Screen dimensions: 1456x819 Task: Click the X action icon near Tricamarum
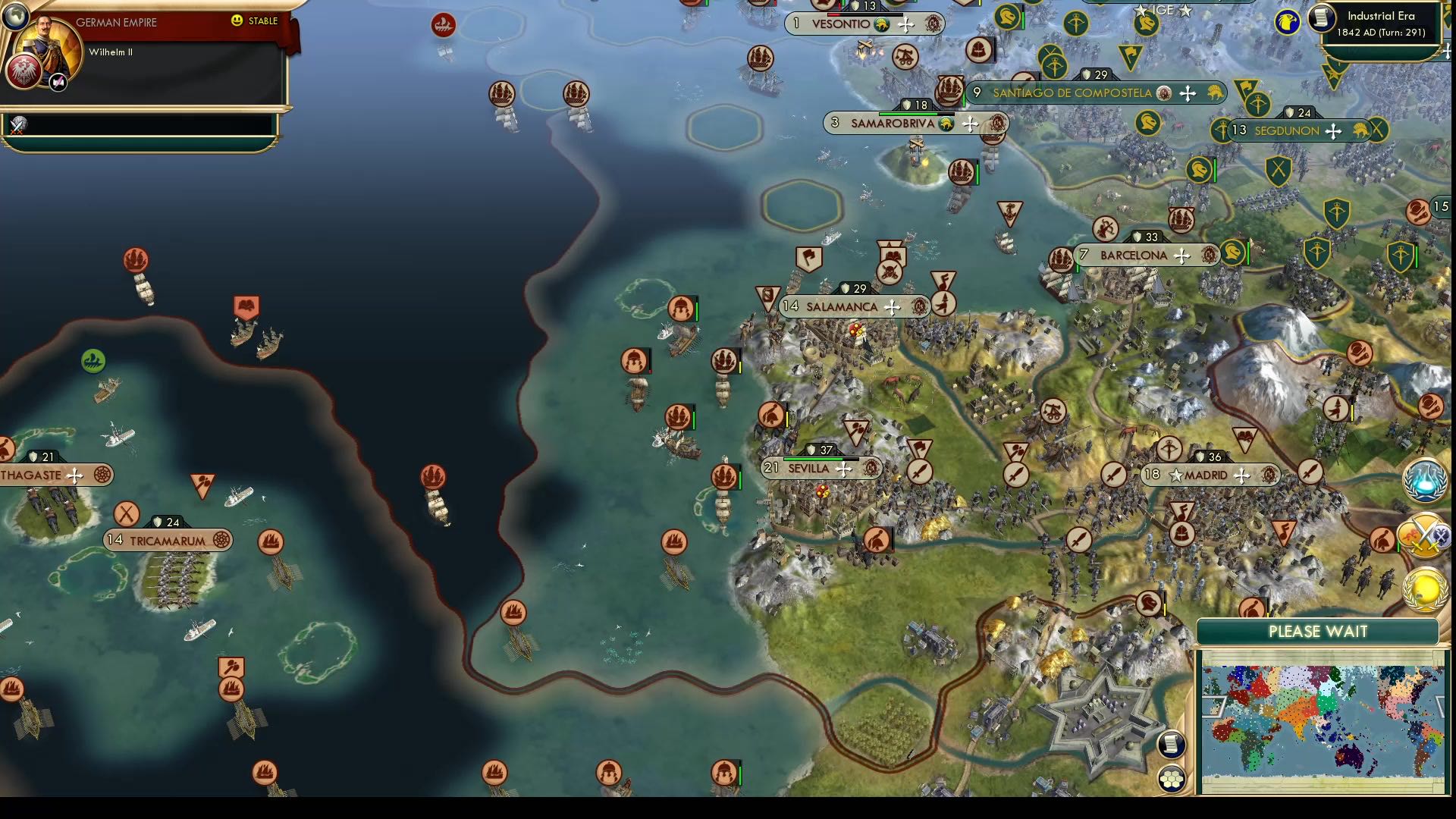[x=125, y=514]
